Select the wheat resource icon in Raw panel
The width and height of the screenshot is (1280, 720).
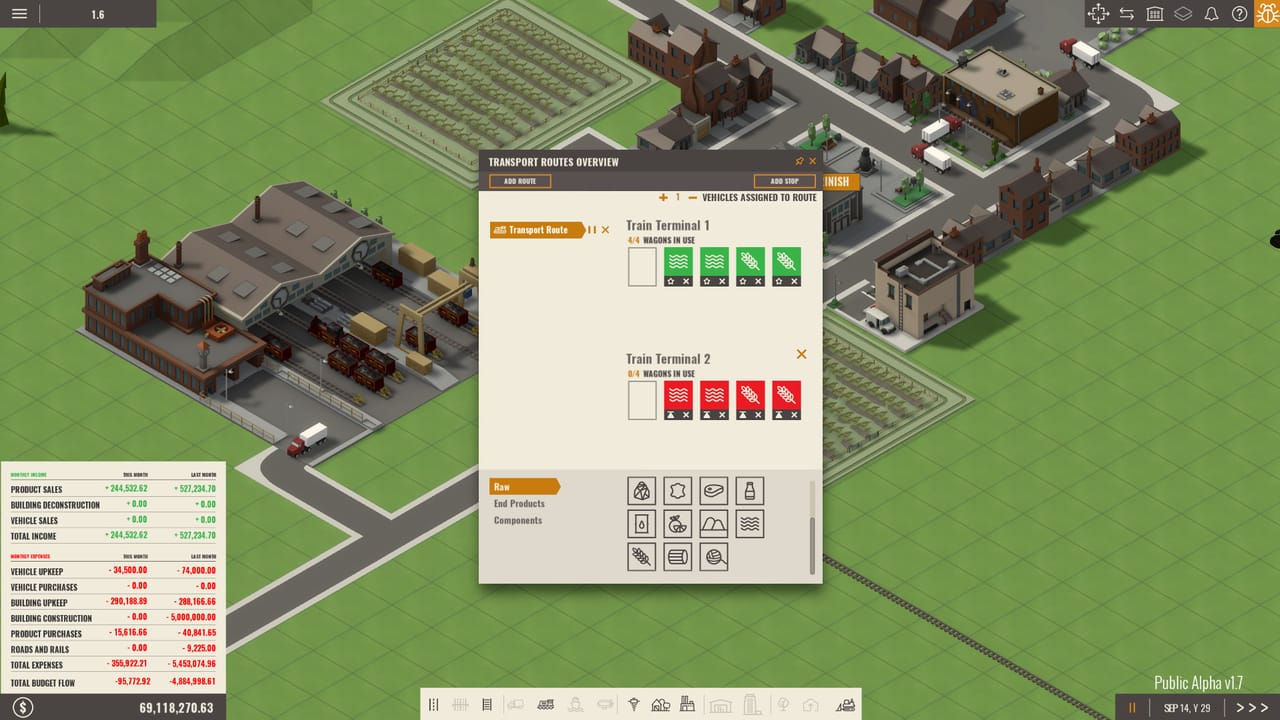click(641, 557)
